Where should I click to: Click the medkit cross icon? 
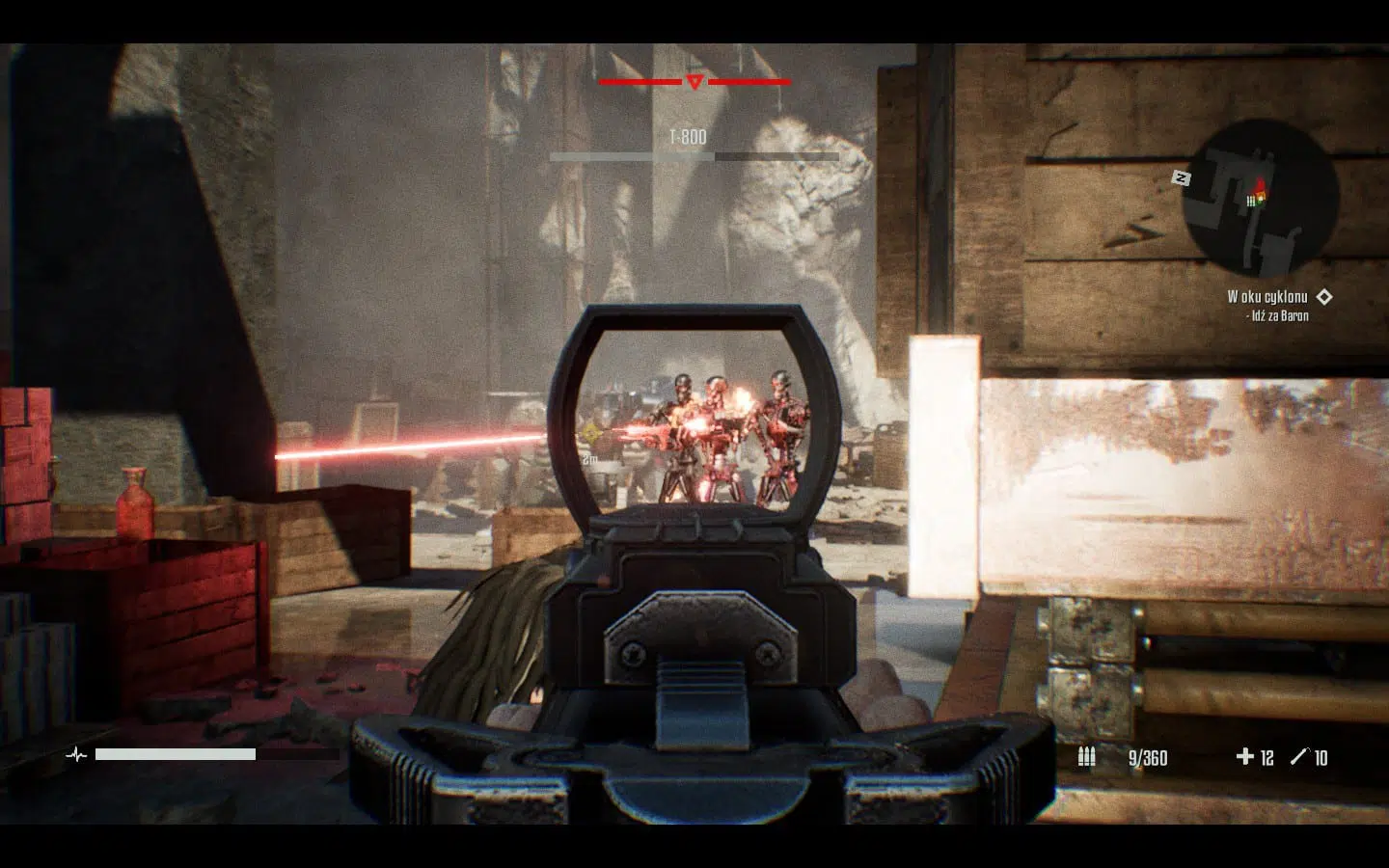pyautogui.click(x=1244, y=757)
